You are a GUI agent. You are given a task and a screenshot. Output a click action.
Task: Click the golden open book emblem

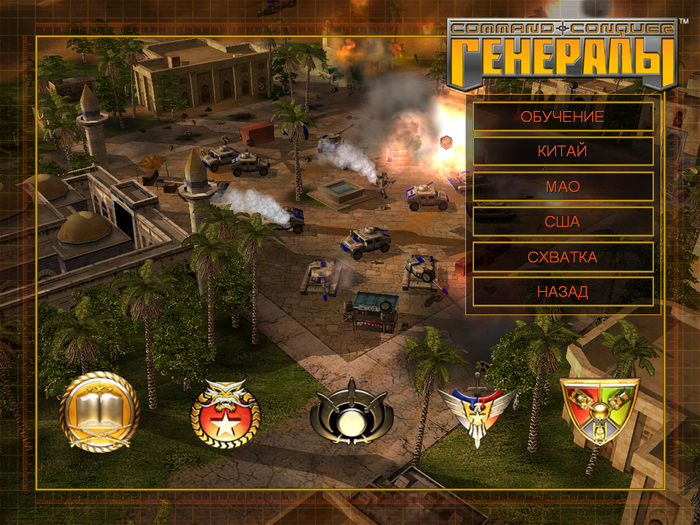pos(99,411)
